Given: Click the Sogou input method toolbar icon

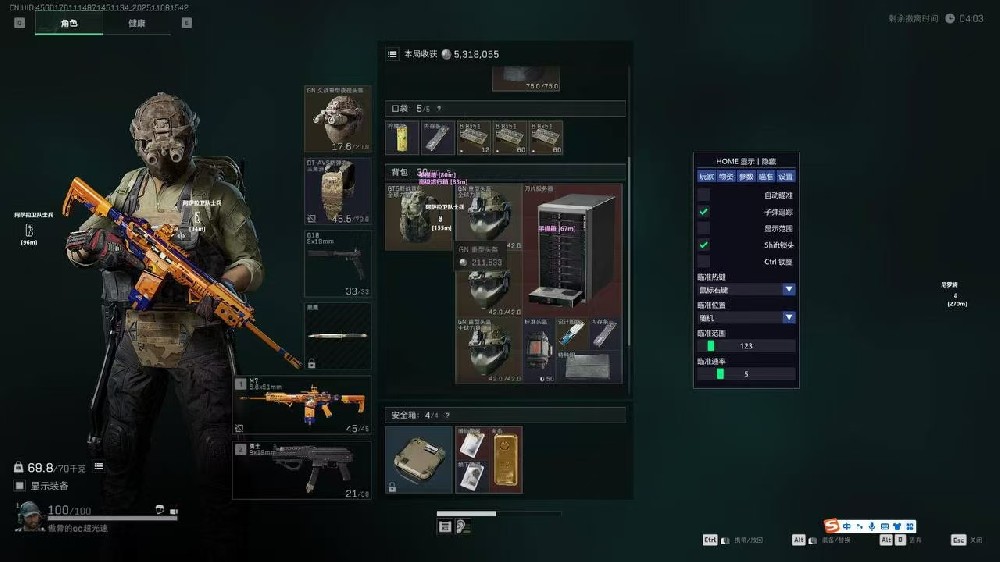Looking at the screenshot, I should 832,526.
